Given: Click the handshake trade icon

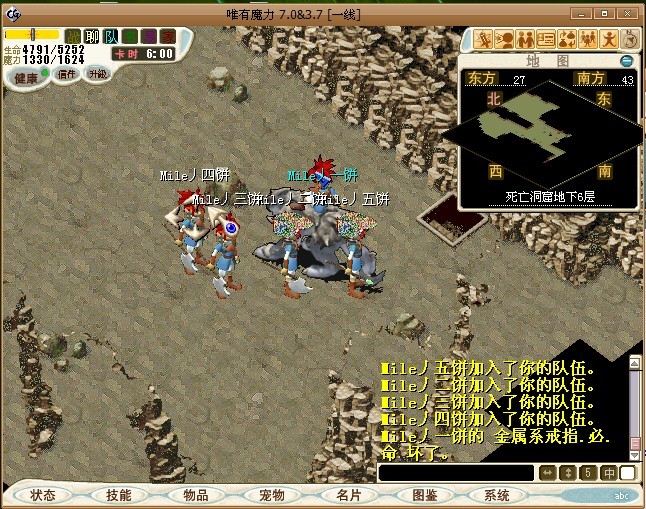Looking at the screenshot, I should (526, 39).
